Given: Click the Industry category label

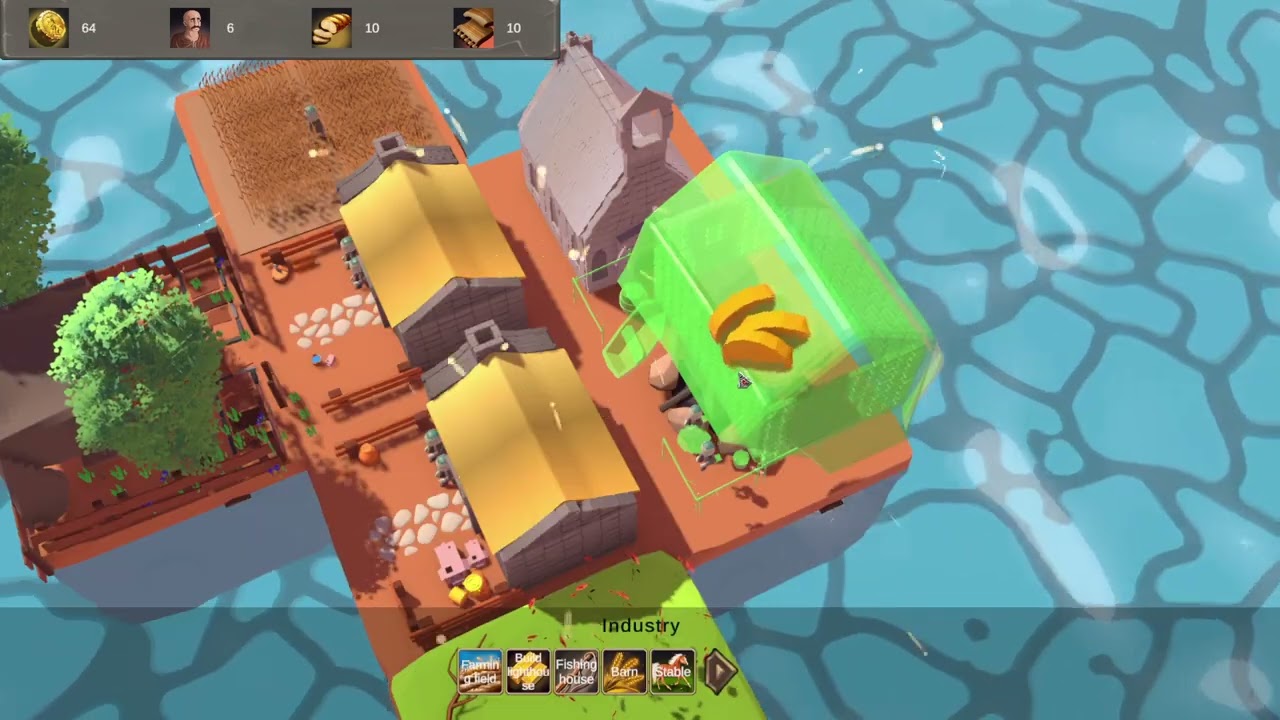Looking at the screenshot, I should [x=641, y=625].
